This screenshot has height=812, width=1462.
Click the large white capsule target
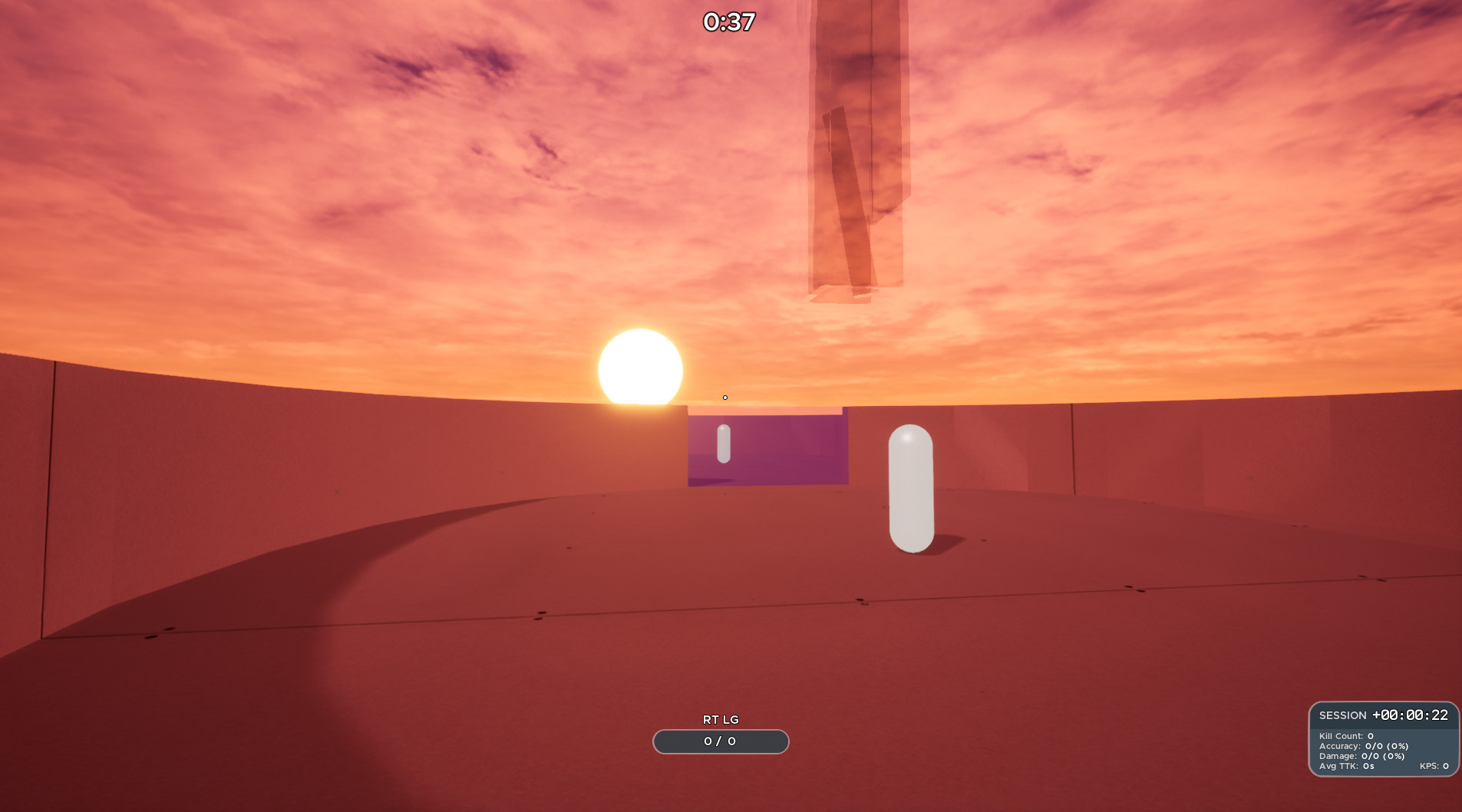[x=909, y=487]
